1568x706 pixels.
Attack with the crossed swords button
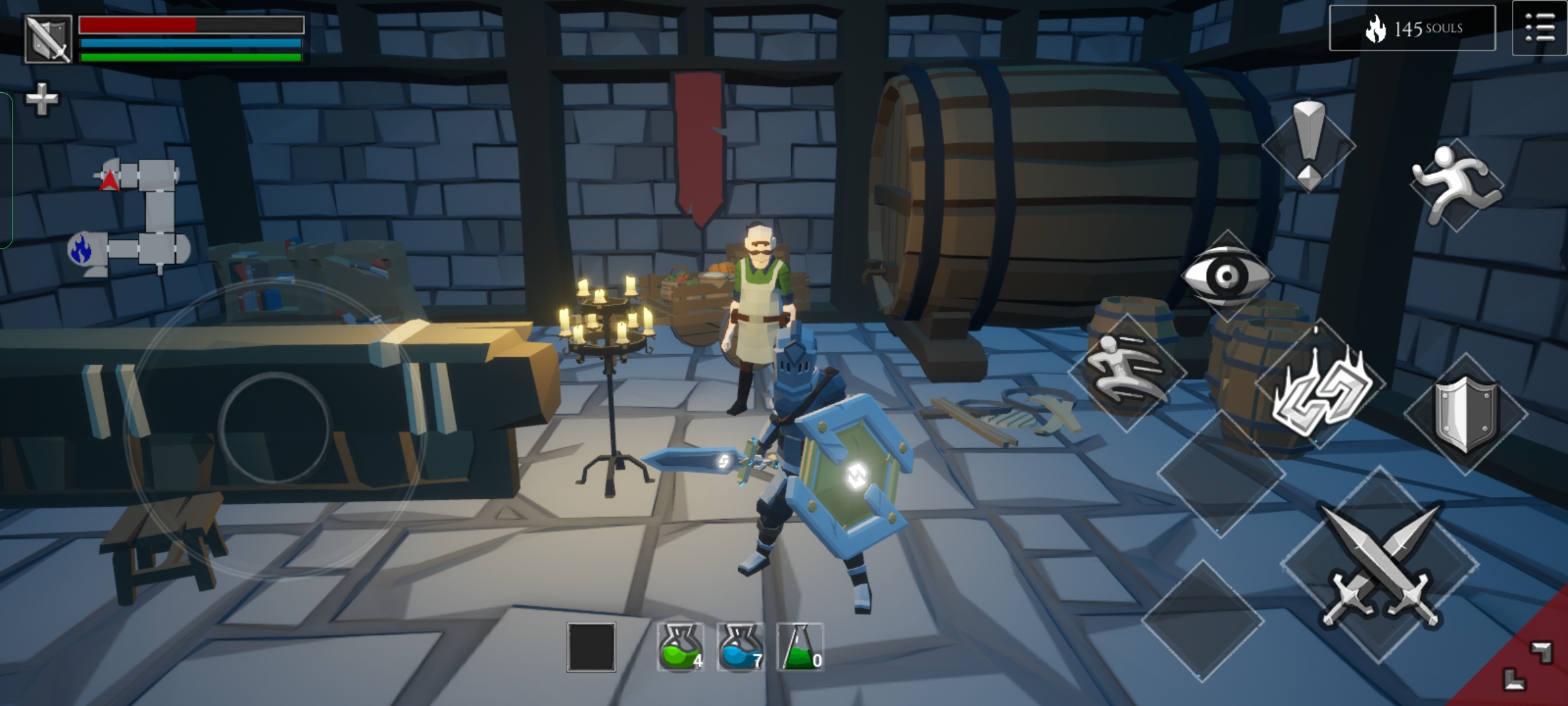click(x=1379, y=565)
